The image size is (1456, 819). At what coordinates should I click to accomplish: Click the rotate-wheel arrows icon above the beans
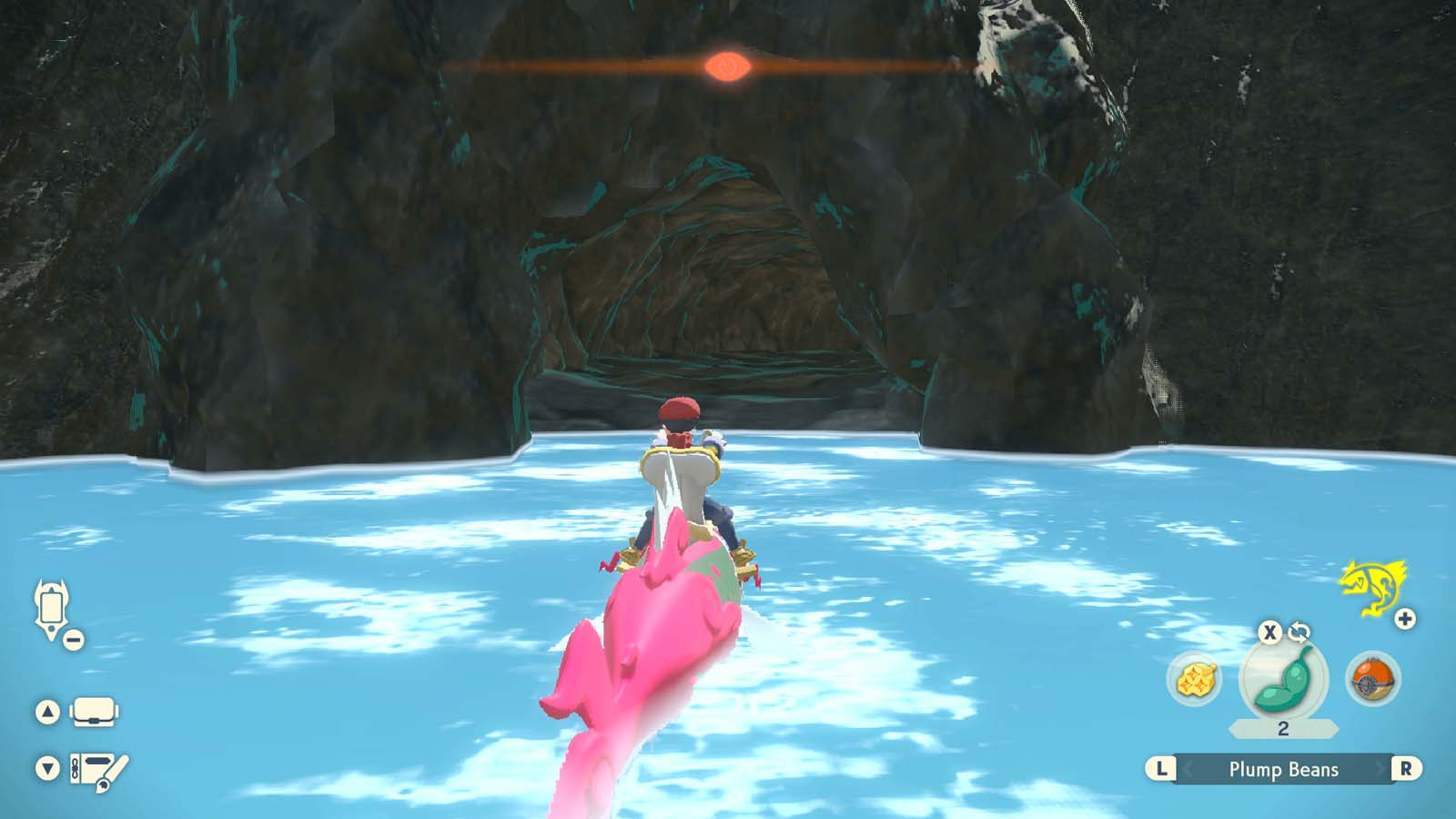(x=1299, y=632)
